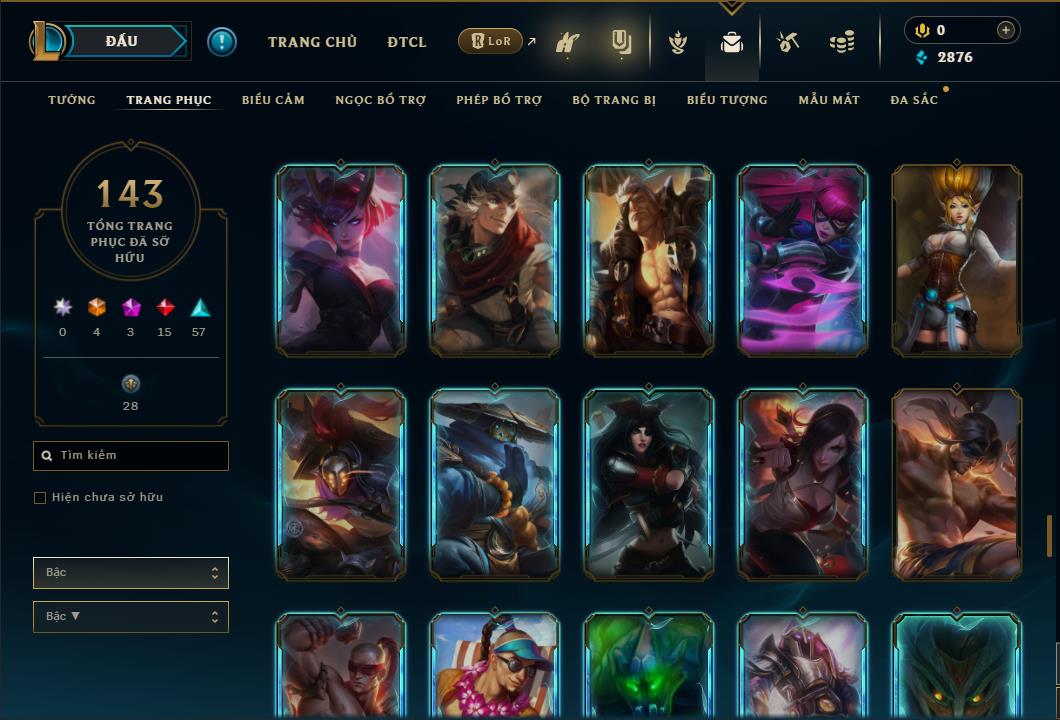Open the blue exclamation alert icon
The height and width of the screenshot is (720, 1060).
(x=222, y=42)
